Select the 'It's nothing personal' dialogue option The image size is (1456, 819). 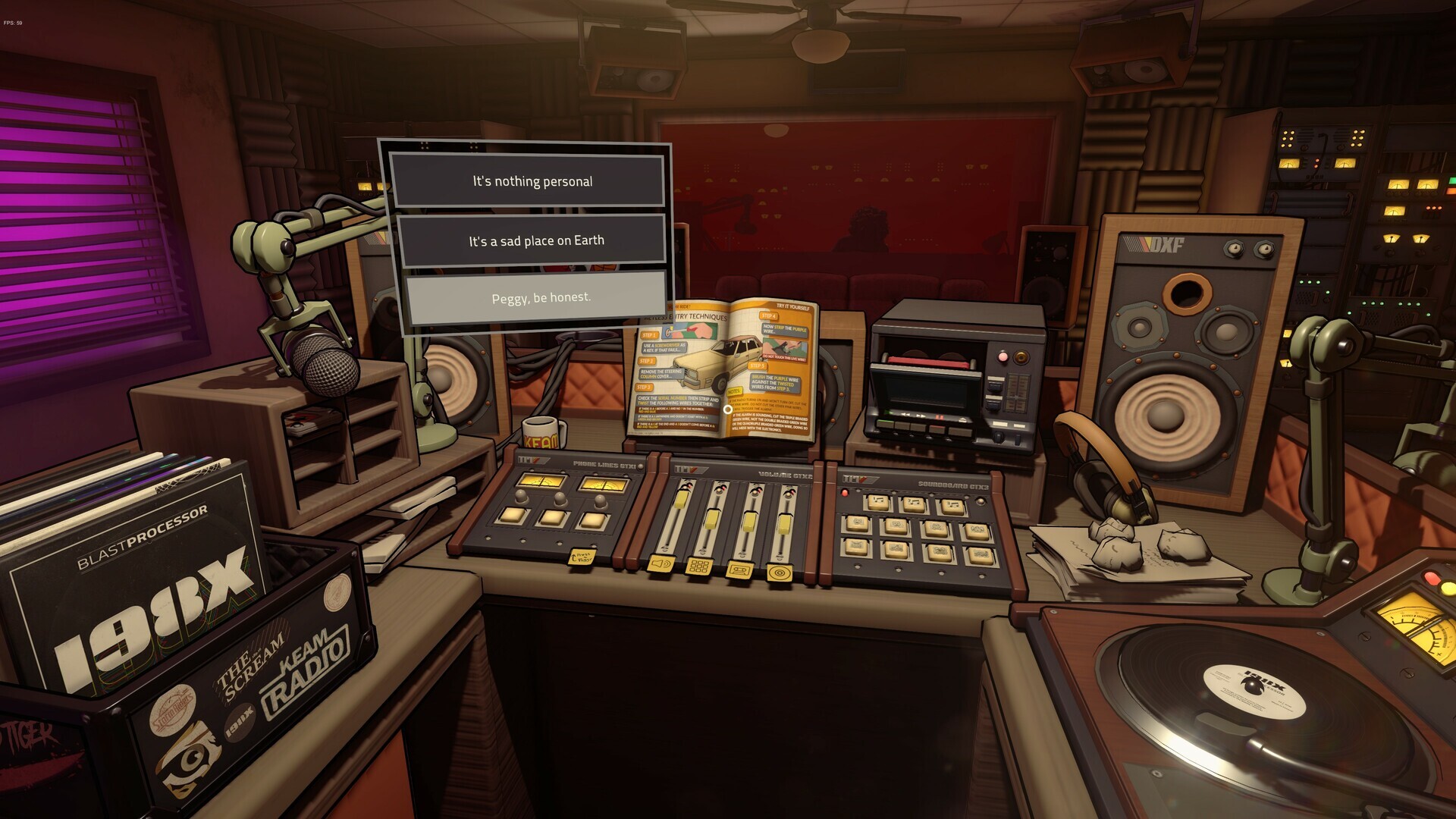click(x=531, y=181)
